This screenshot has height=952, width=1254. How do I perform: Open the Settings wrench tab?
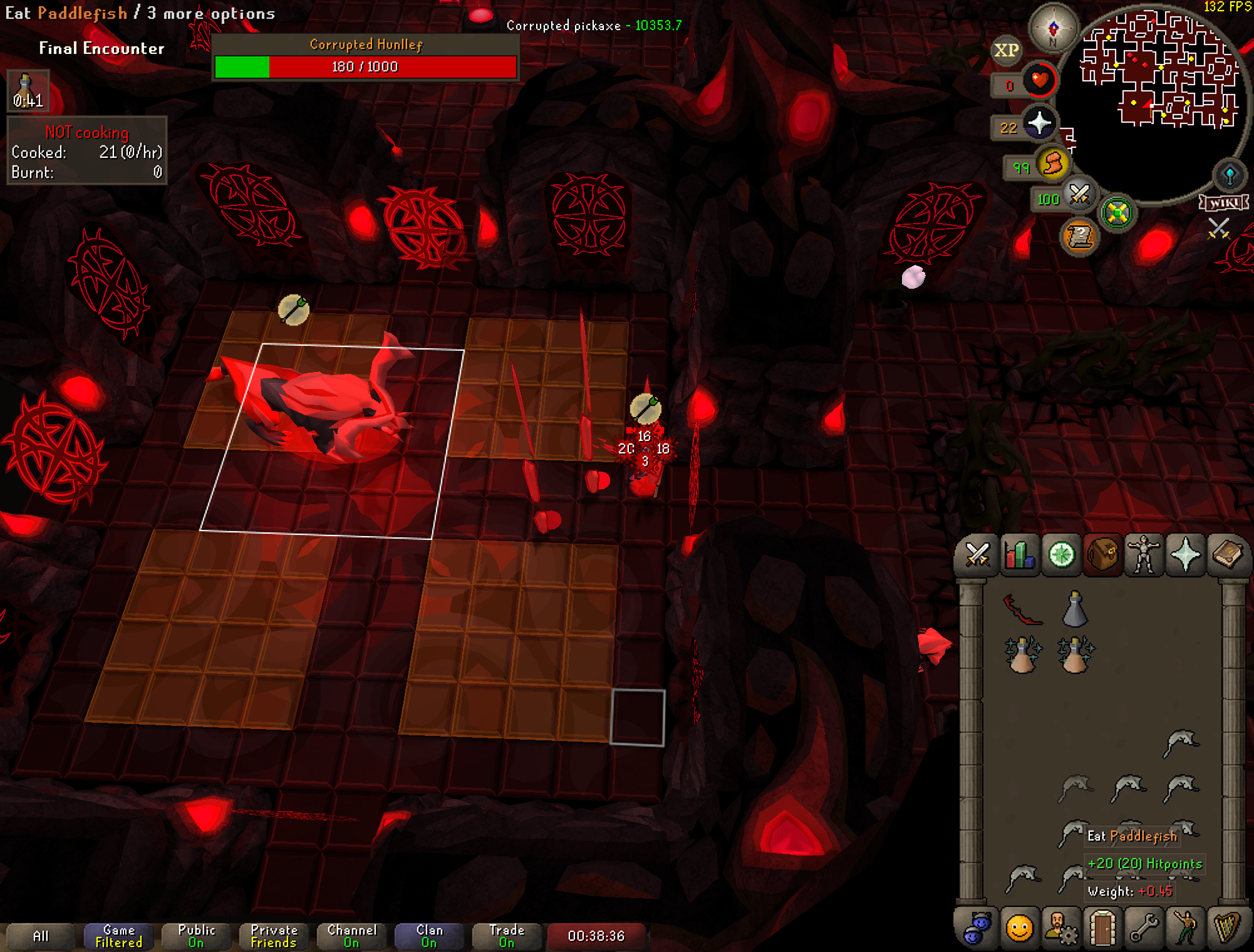[x=1144, y=928]
